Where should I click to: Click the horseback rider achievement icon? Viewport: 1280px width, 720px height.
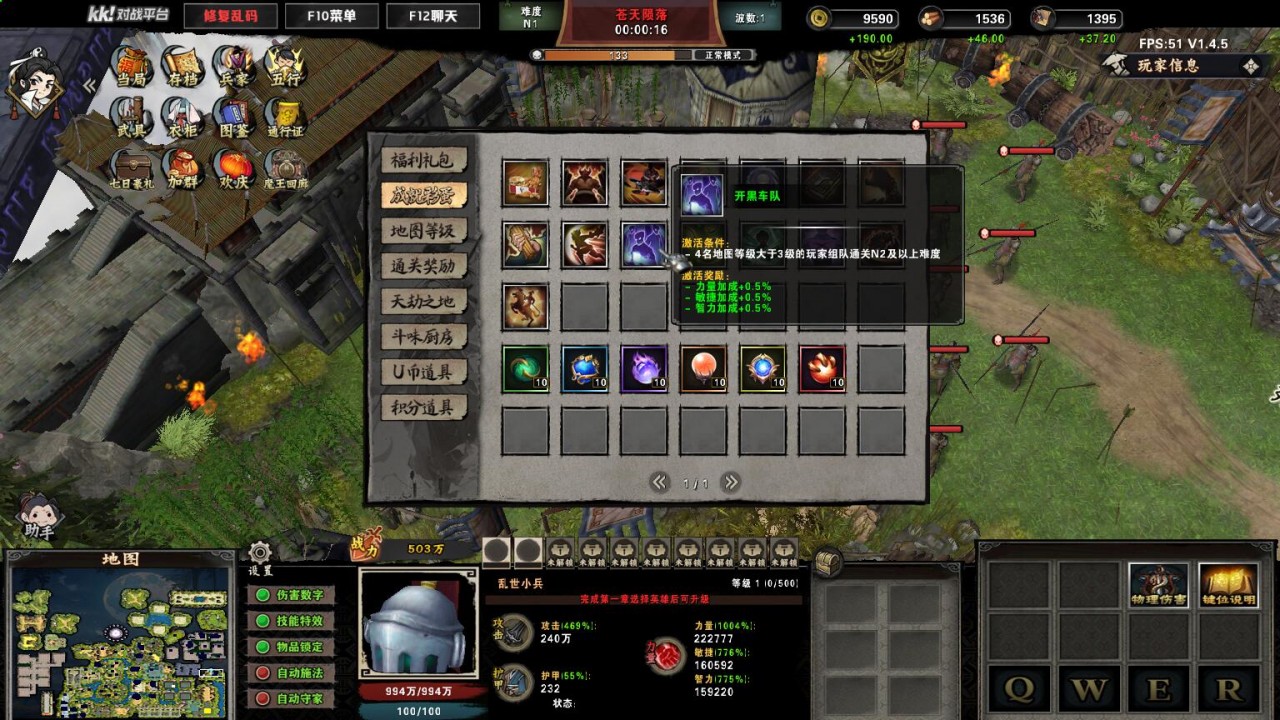coord(525,307)
